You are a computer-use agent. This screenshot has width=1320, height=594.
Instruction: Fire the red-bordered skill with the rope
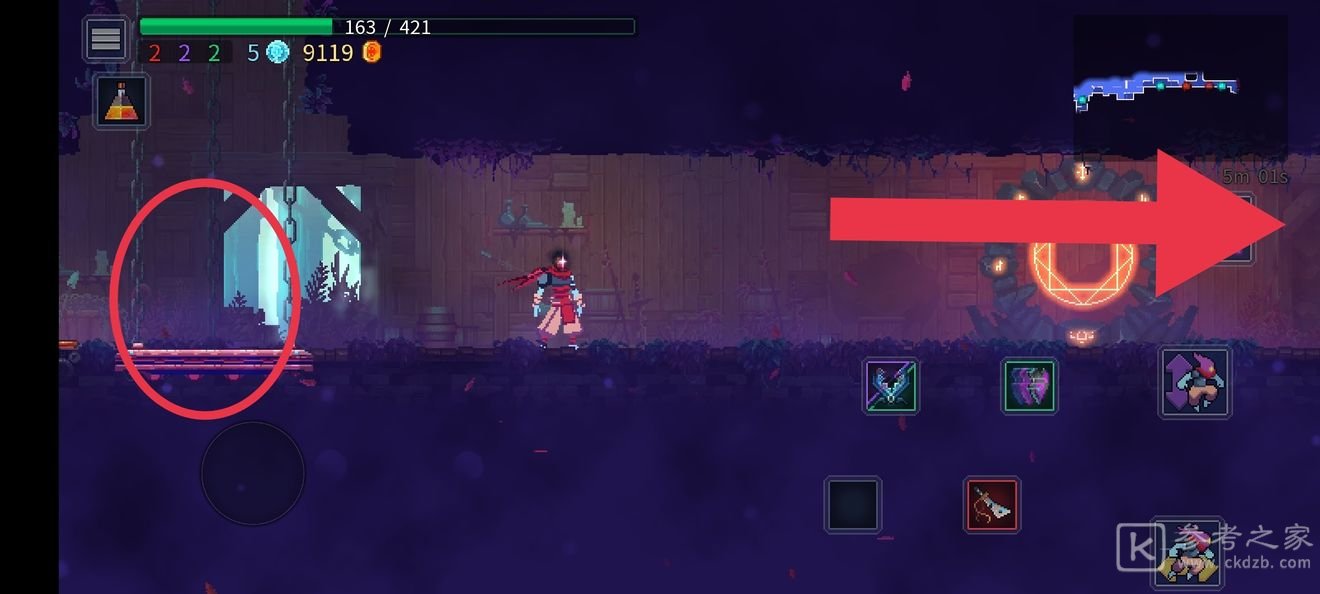point(992,505)
